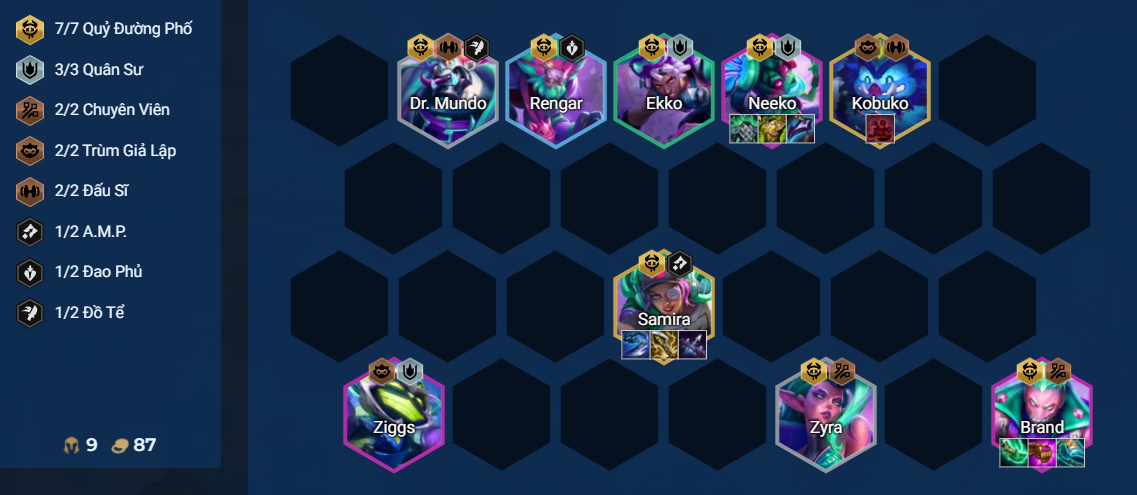
Task: Choose the Ekko unit on board
Action: click(663, 97)
